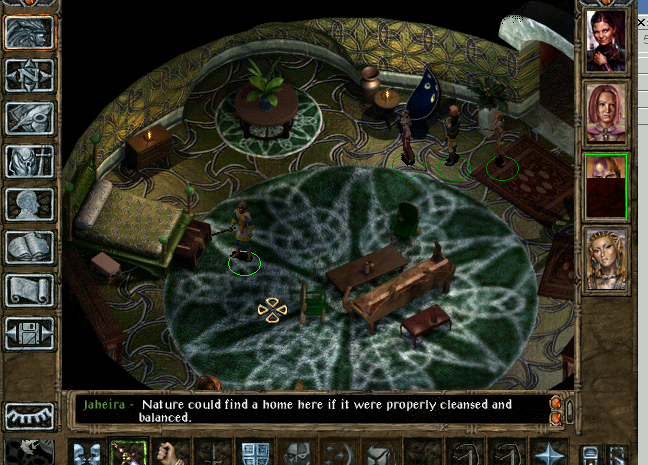This screenshot has height=465, width=648.
Task: Show the character record sheet
Action: 29,204
